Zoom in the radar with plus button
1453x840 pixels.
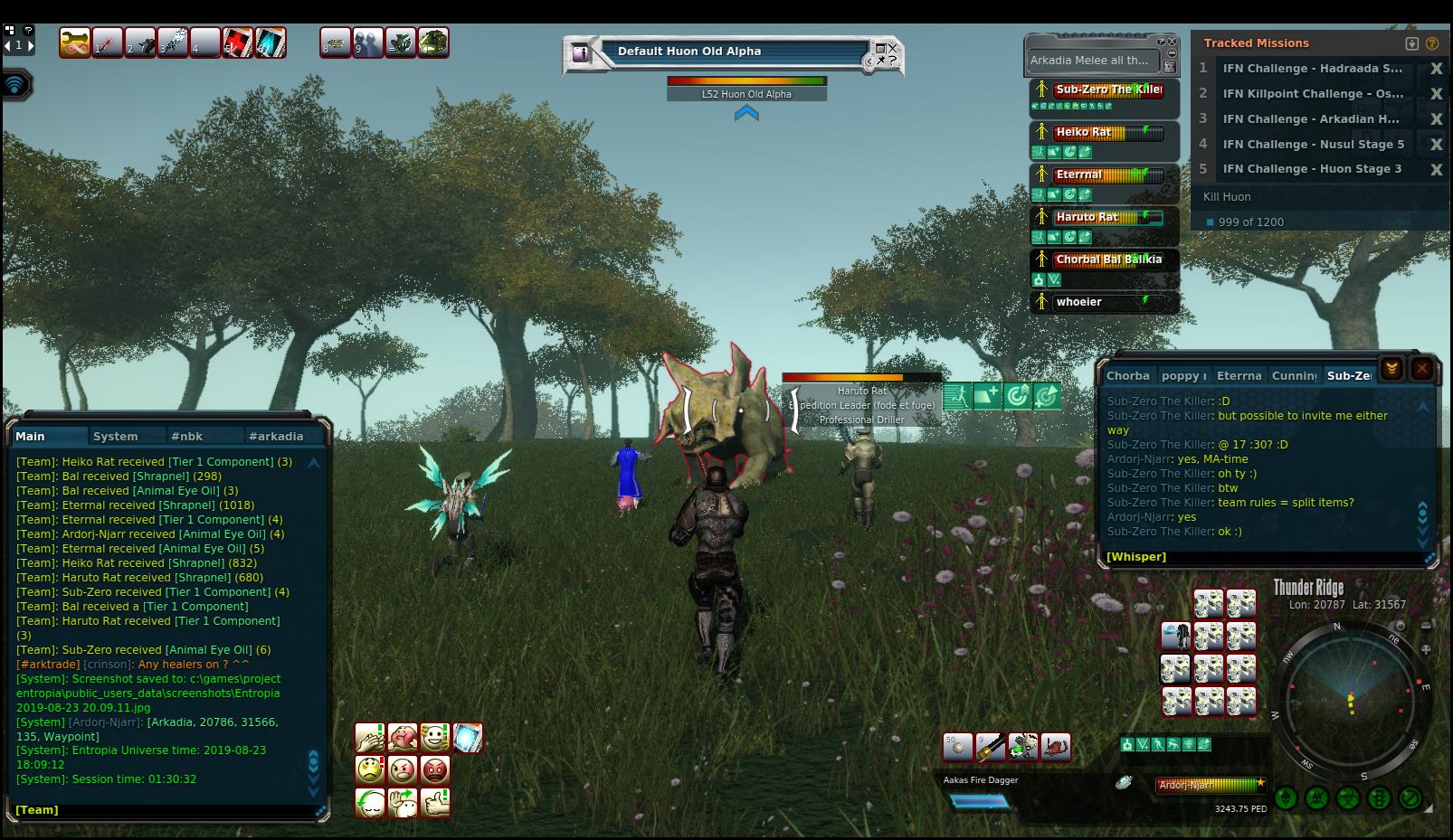[x=1426, y=649]
